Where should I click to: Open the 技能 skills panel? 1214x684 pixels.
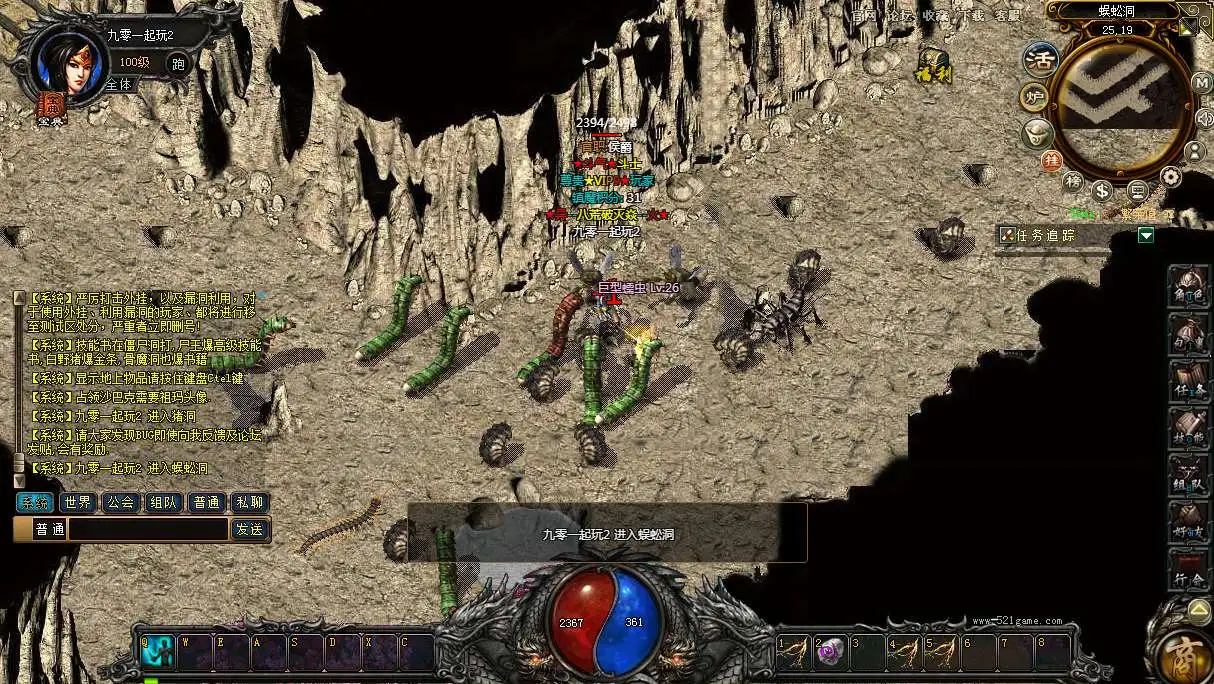[x=1189, y=428]
